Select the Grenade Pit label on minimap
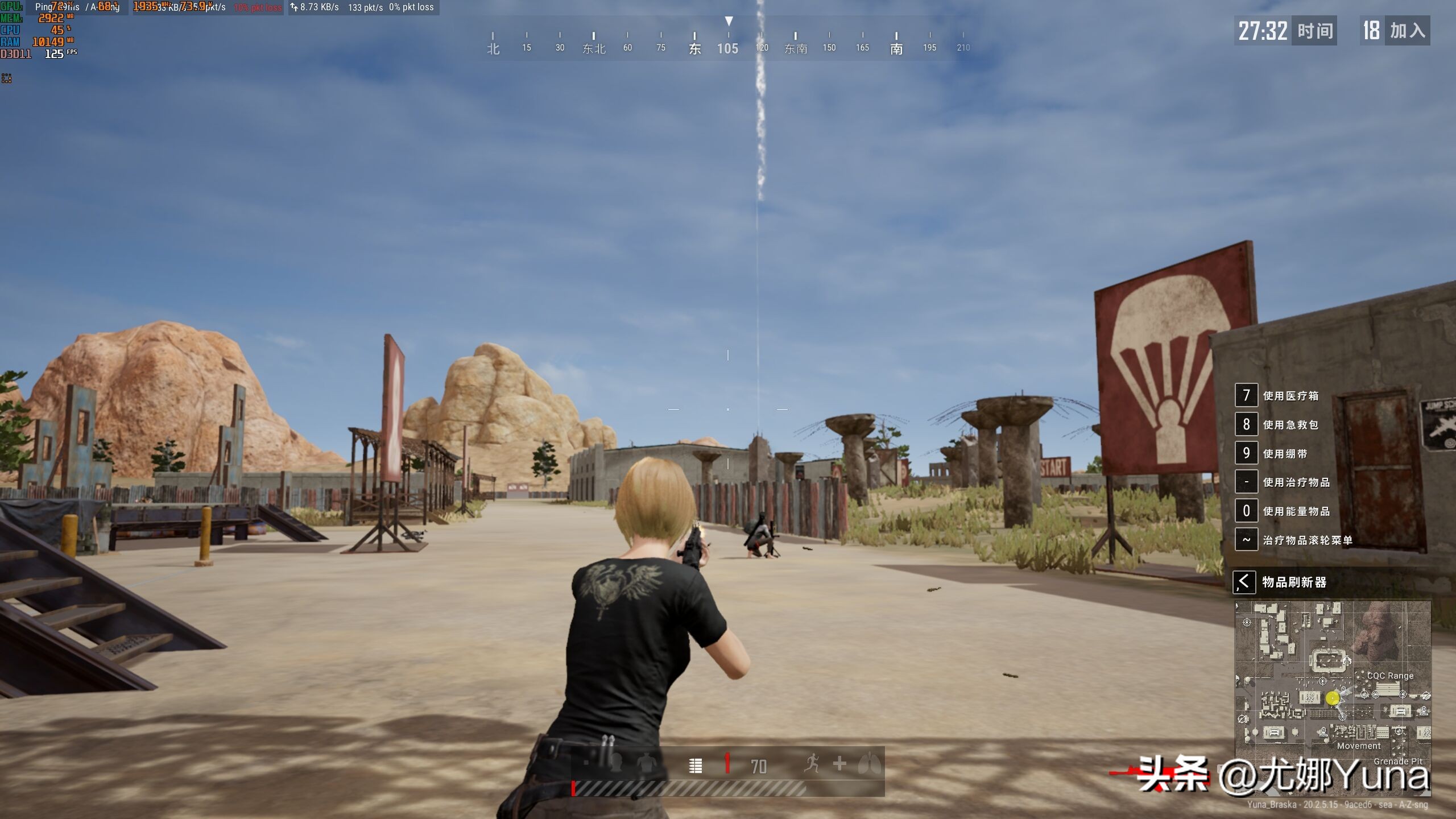1456x819 pixels. [x=1398, y=761]
